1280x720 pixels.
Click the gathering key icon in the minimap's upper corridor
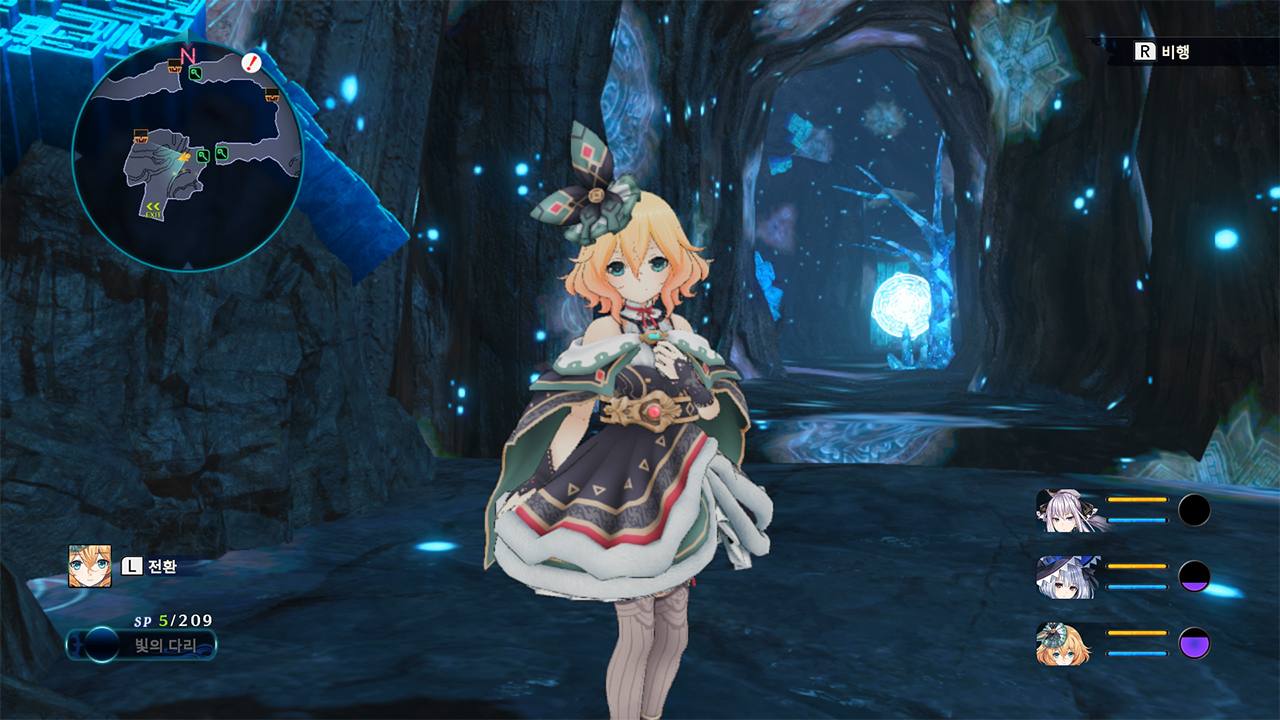[197, 72]
